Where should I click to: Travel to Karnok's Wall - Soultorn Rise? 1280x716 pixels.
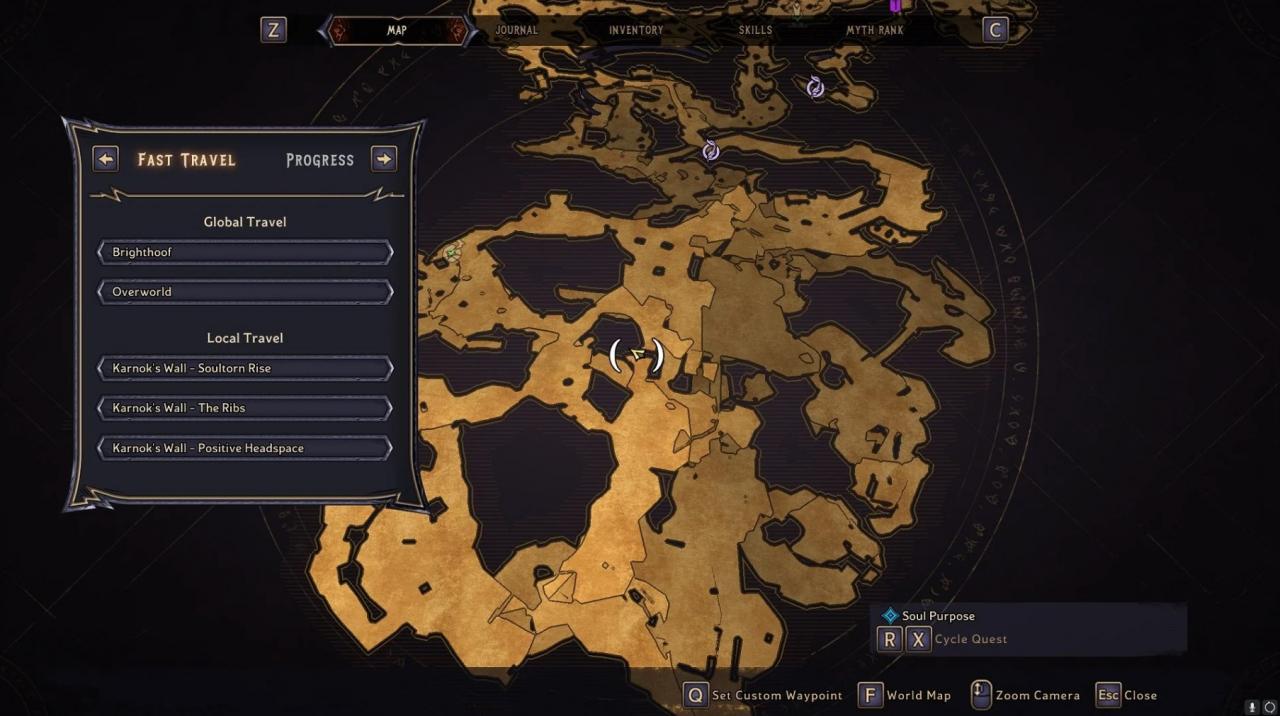pyautogui.click(x=245, y=368)
